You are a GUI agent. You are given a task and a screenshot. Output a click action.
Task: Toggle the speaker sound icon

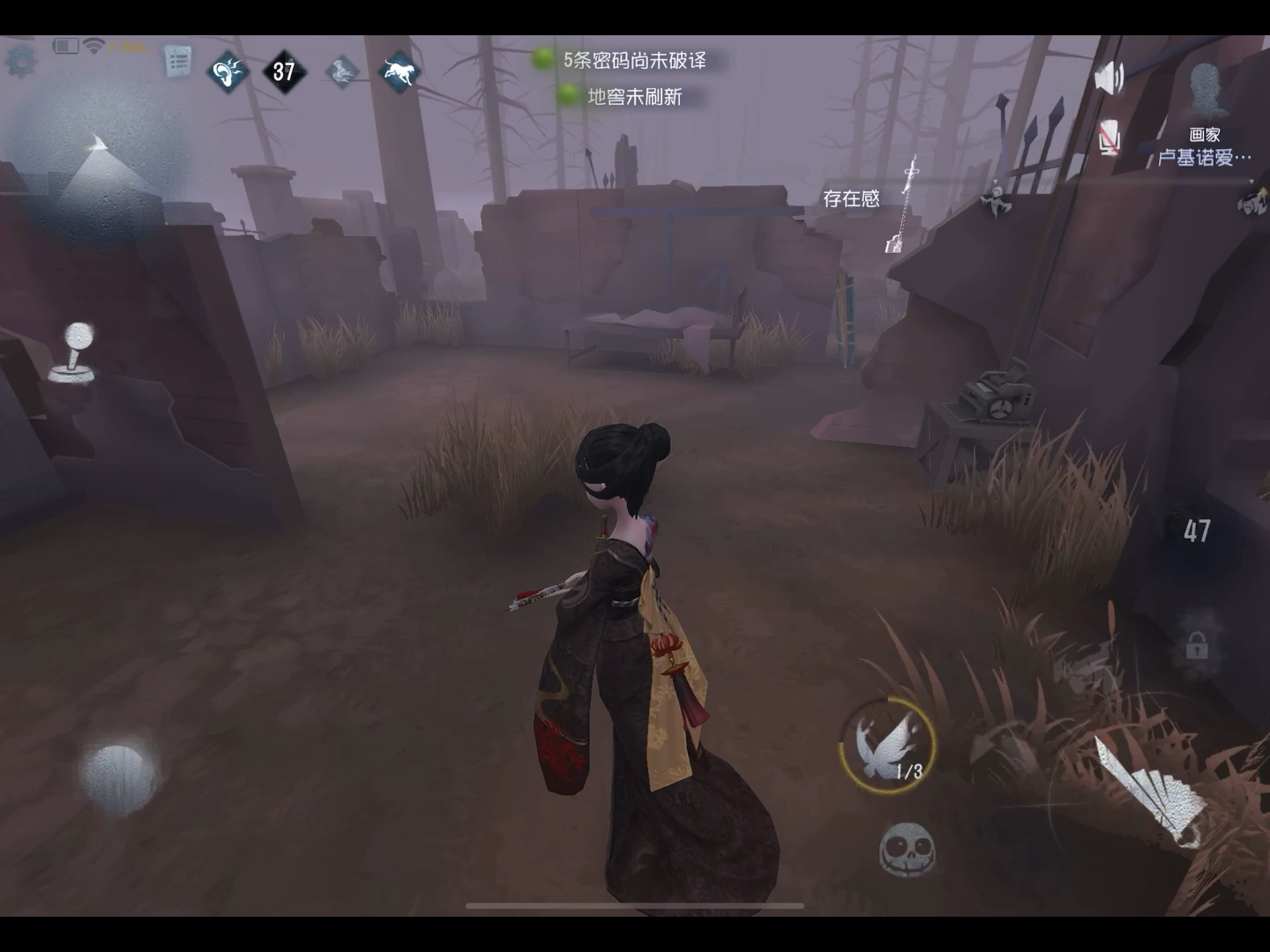pos(1109,78)
